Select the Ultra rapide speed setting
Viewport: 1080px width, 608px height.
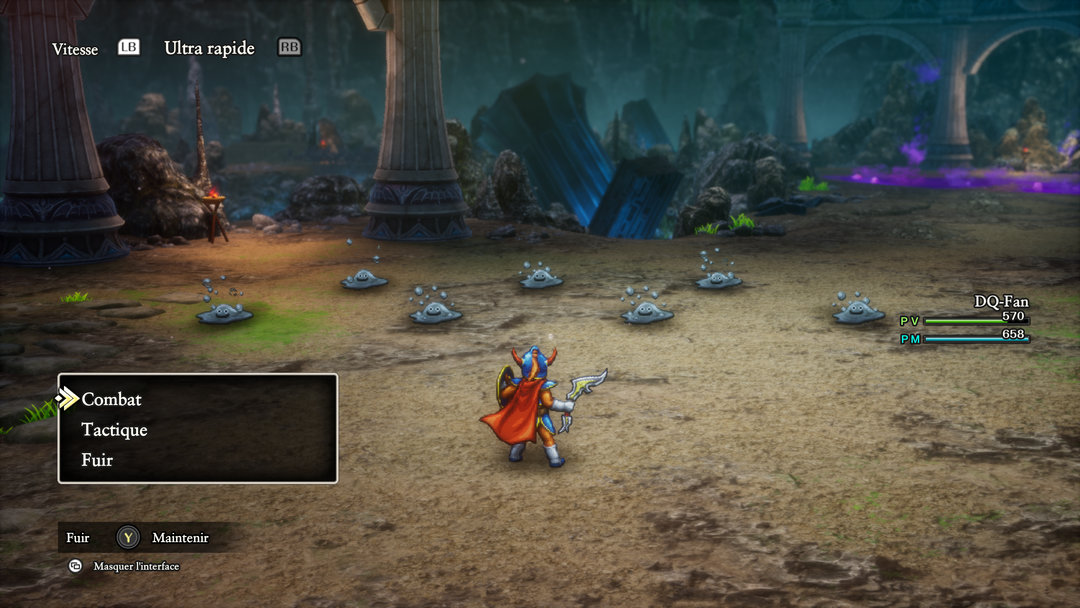[209, 48]
